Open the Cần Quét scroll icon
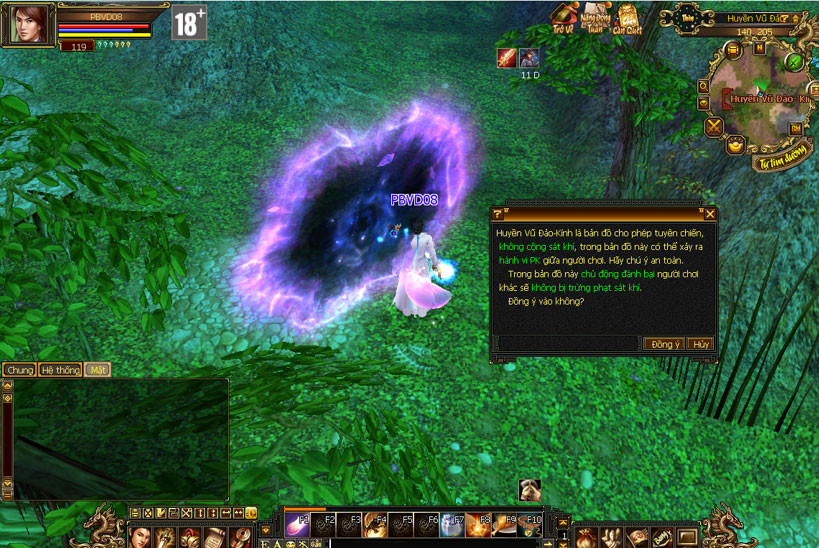 [630, 19]
